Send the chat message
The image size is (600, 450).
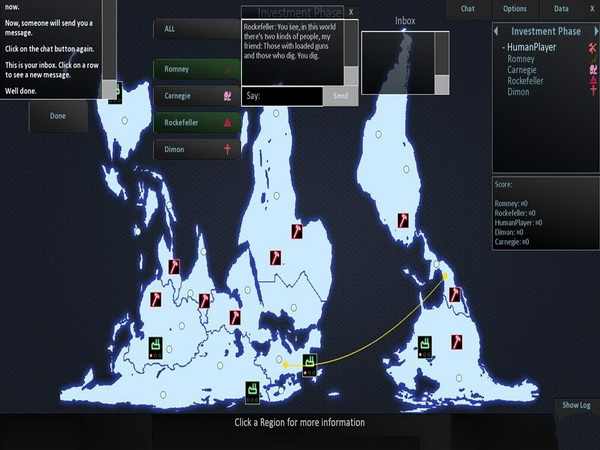(340, 96)
